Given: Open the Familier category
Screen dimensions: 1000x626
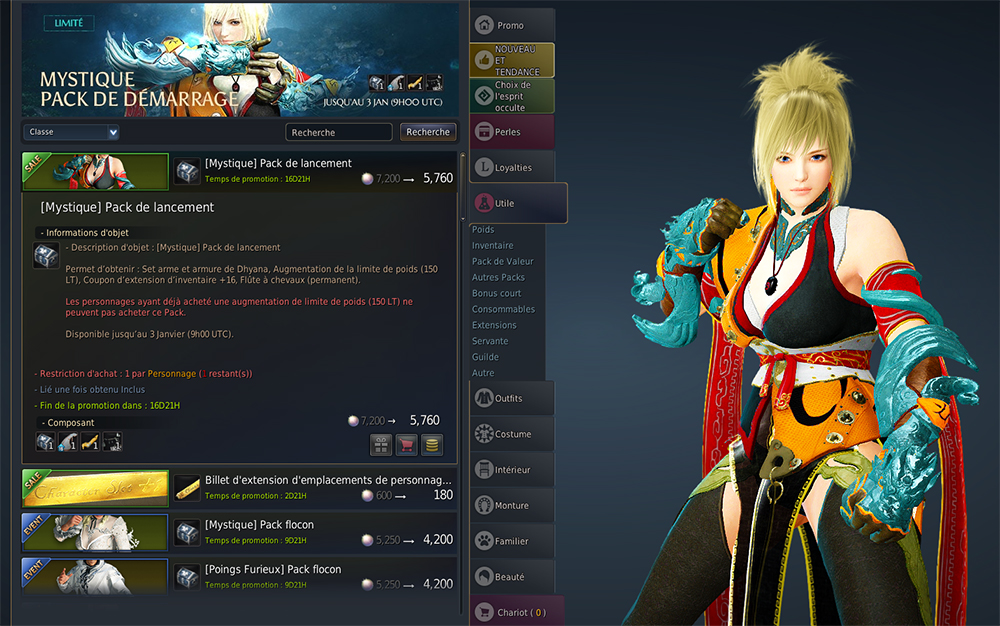Looking at the screenshot, I should pos(511,541).
